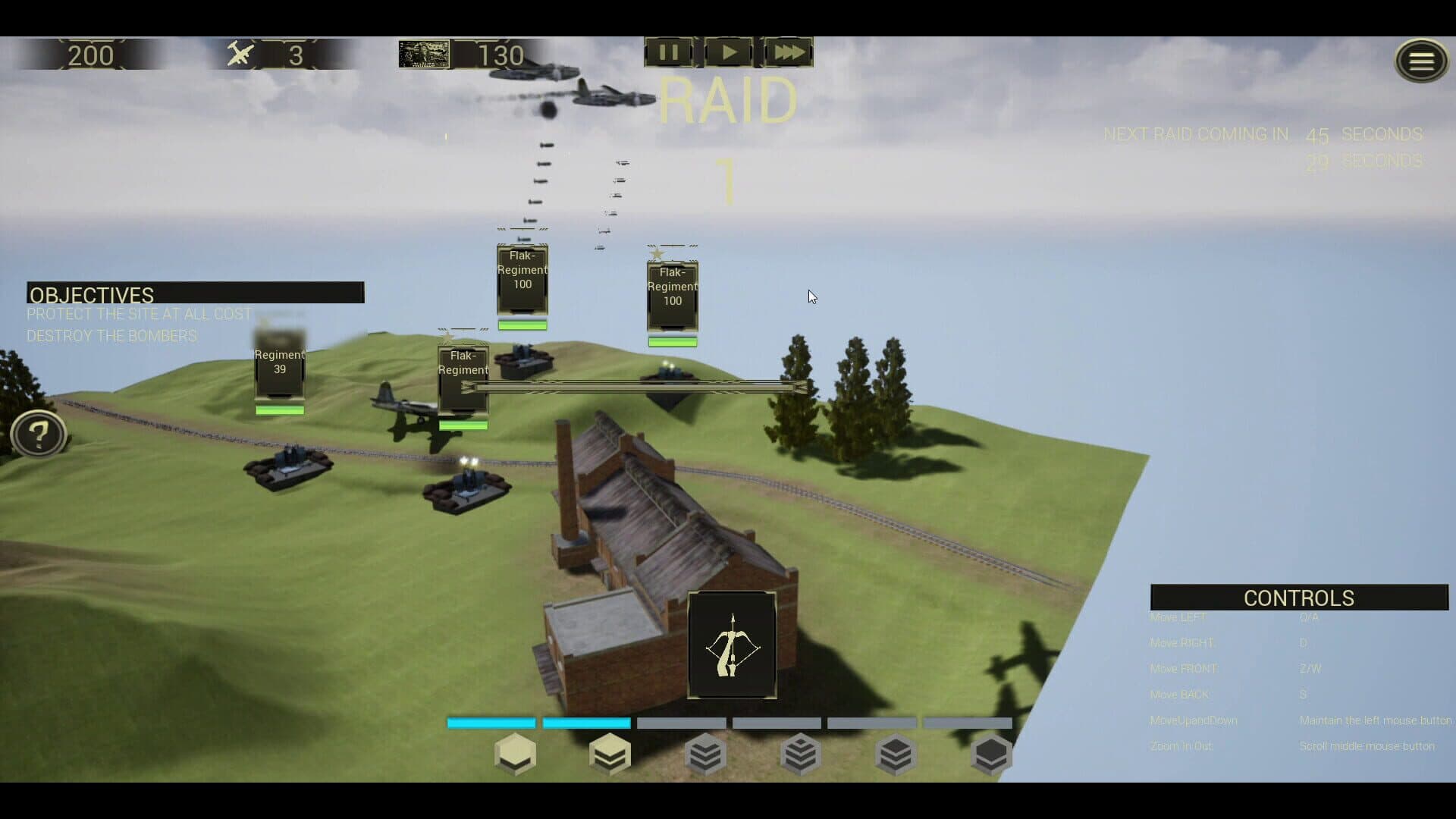Select the Regiment 39 unit label
The image size is (1456, 819).
coord(280,362)
